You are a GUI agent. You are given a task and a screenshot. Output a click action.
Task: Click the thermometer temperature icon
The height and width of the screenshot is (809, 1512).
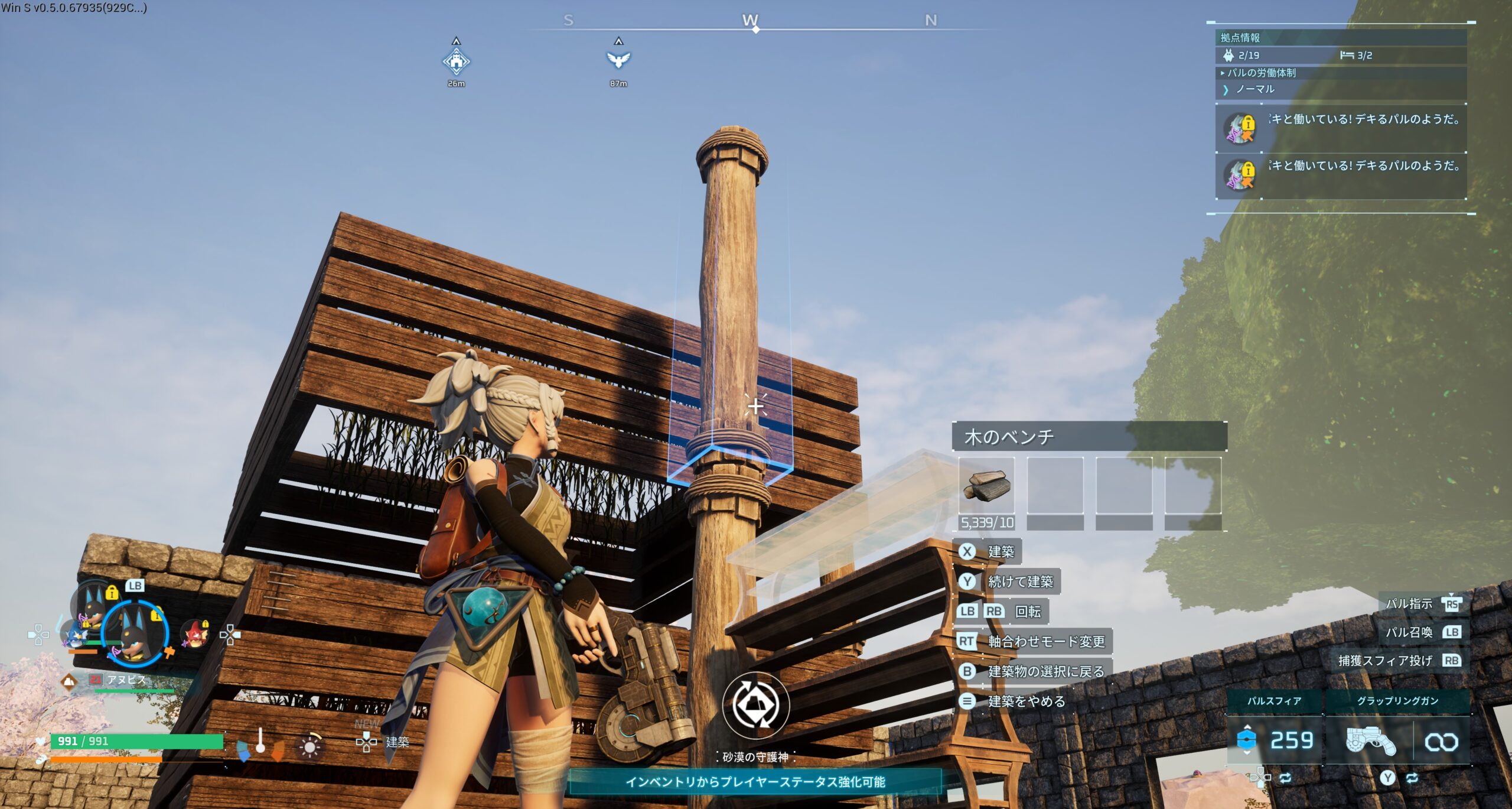tap(260, 741)
